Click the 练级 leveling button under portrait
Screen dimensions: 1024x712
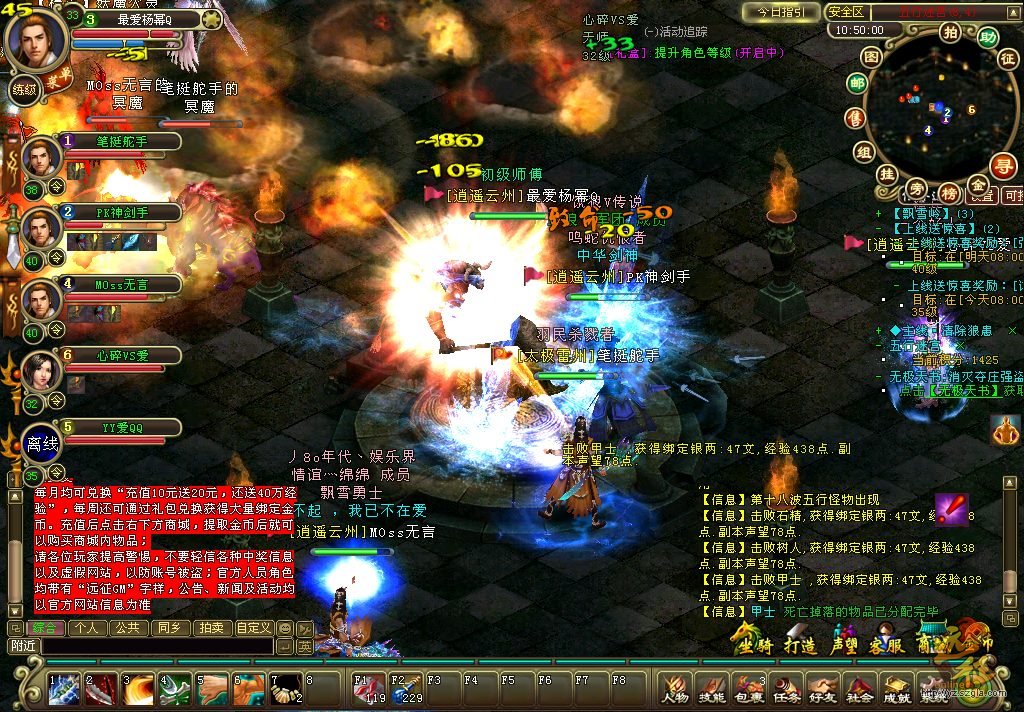[26, 89]
